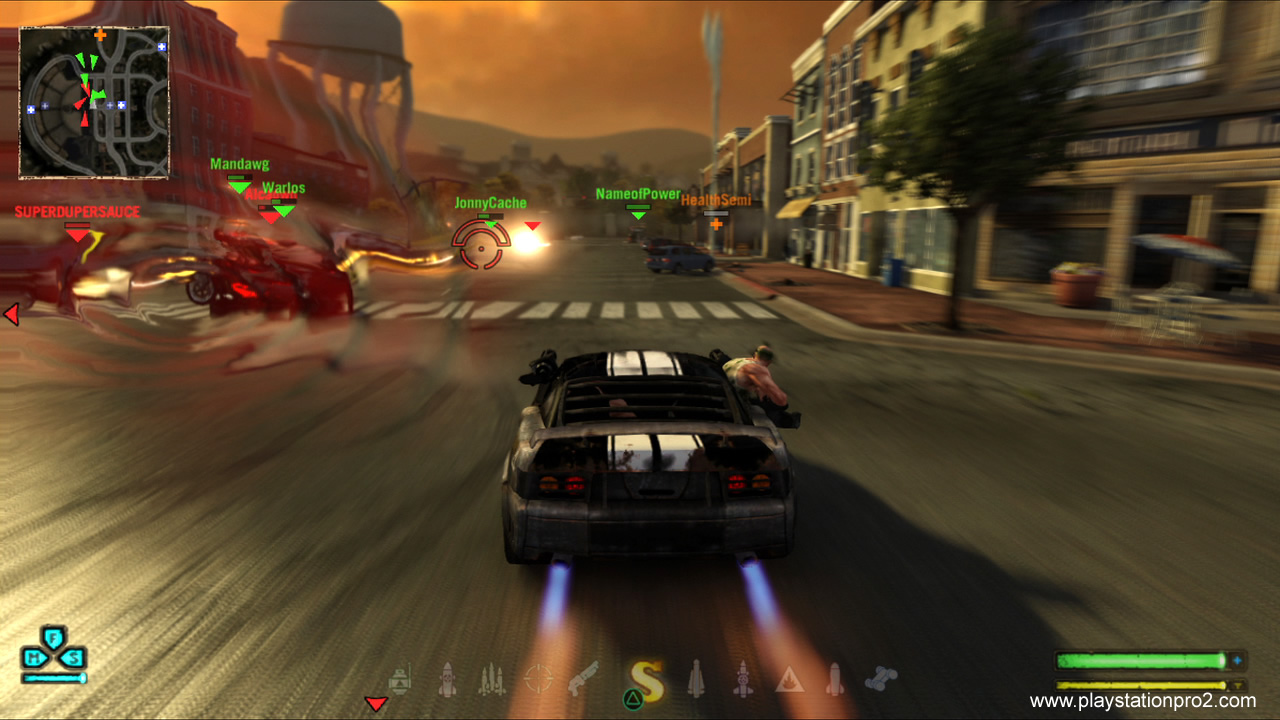Choose the shotgun weapon icon
The image size is (1280, 720).
(x=583, y=679)
